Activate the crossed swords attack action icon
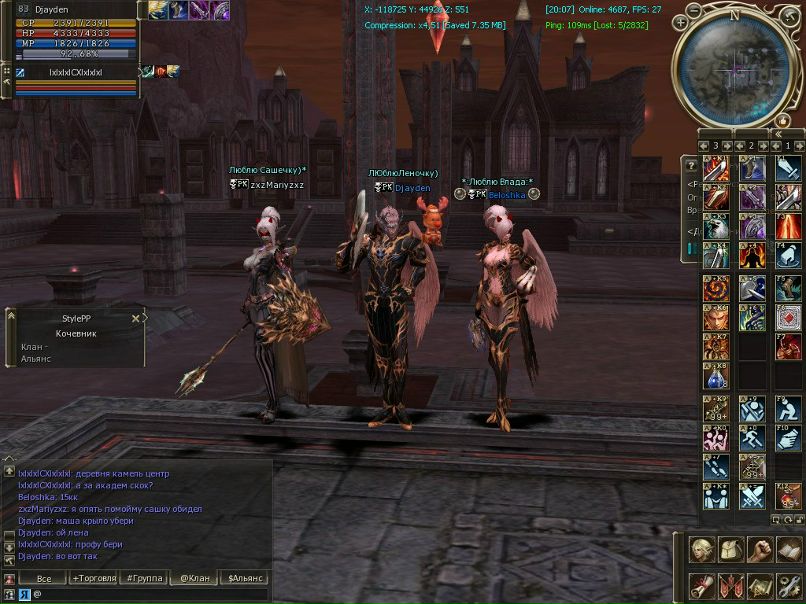Viewport: 806px width, 604px height. tap(752, 497)
